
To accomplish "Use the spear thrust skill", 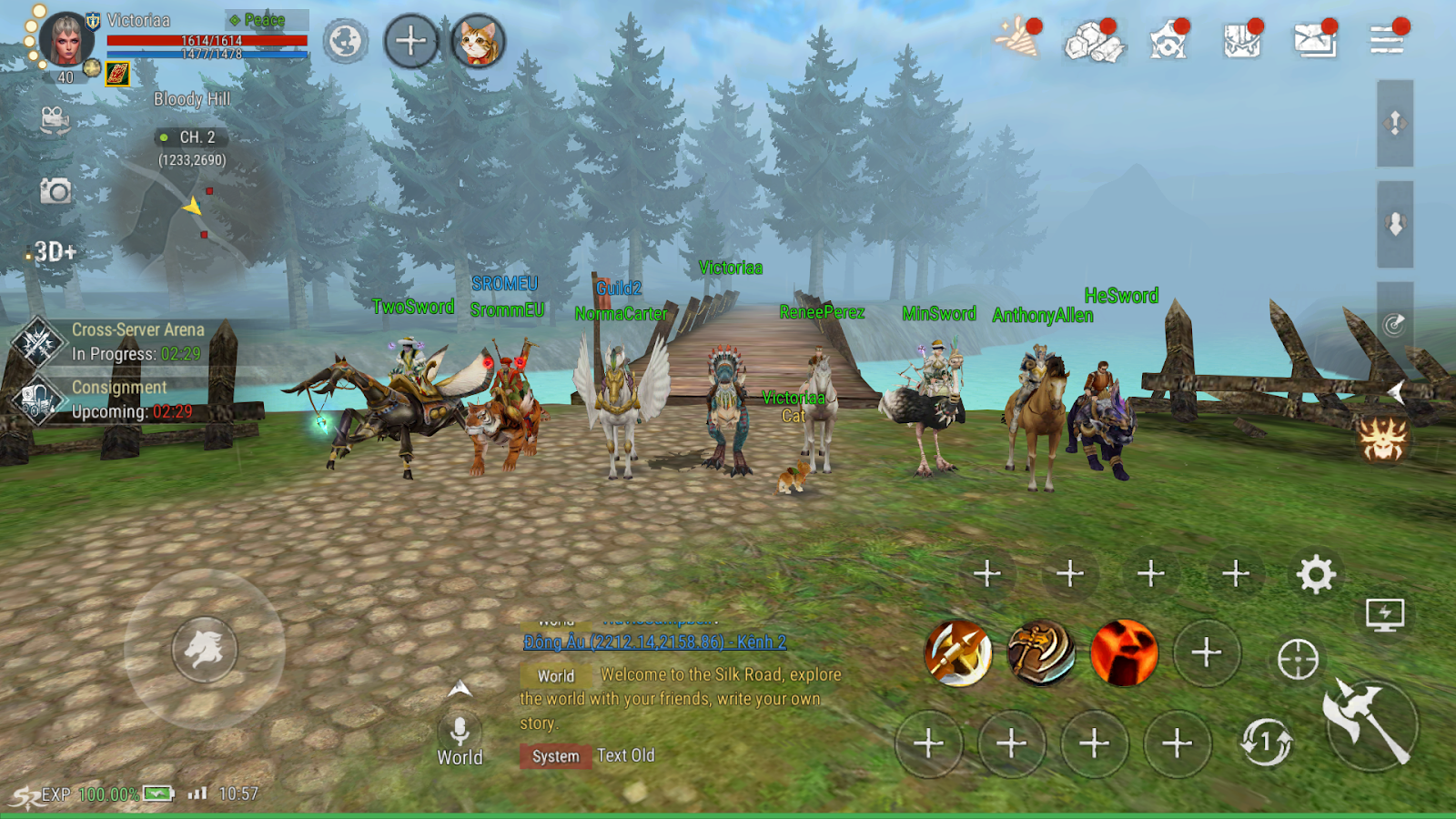I will (x=958, y=652).
